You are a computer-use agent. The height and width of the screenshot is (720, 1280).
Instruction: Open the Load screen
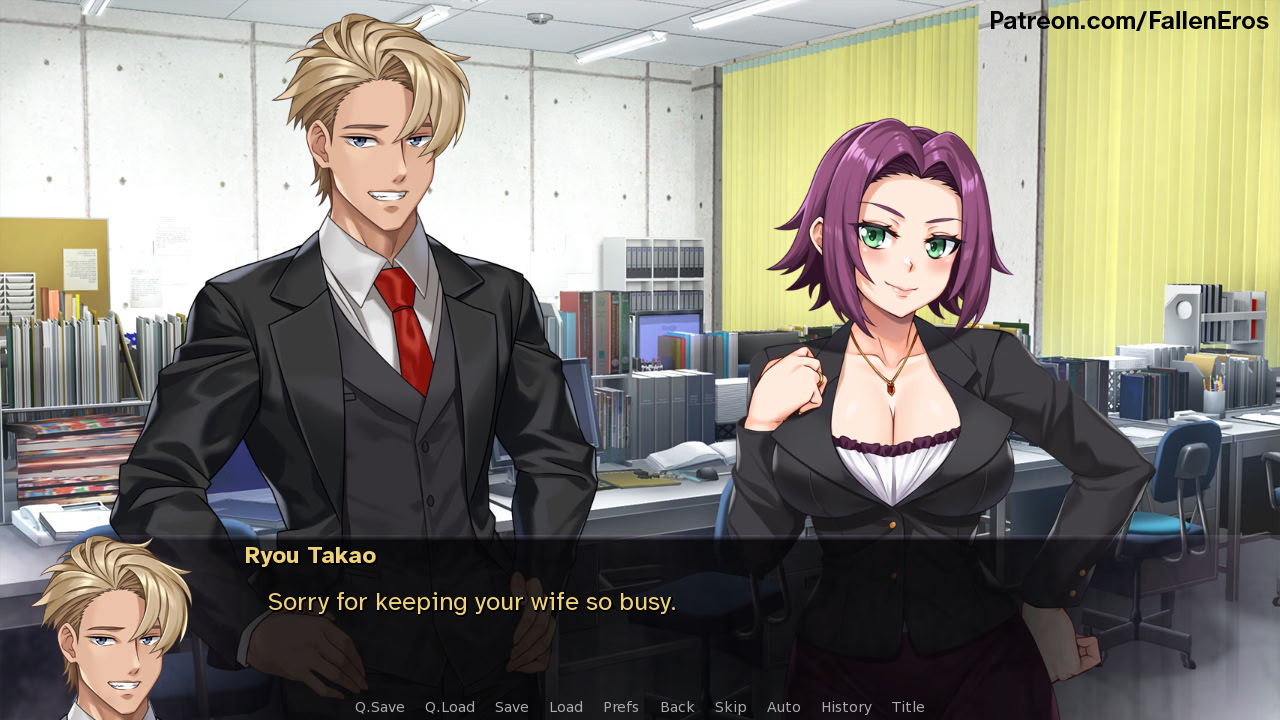pyautogui.click(x=566, y=706)
